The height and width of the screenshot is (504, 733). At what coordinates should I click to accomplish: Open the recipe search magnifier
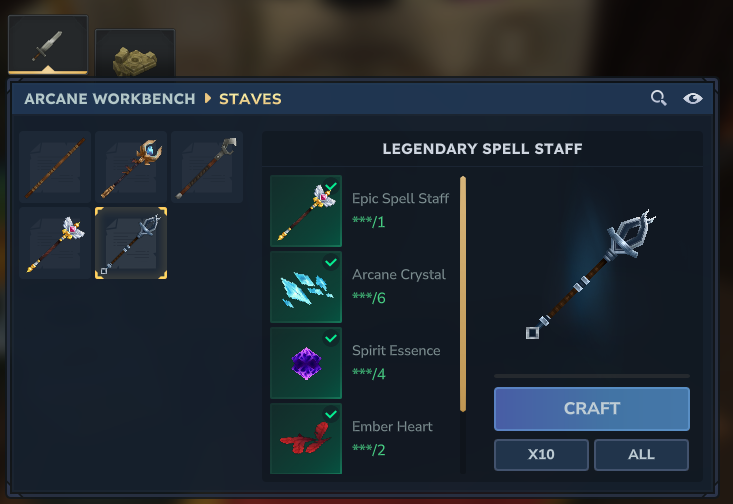coord(658,98)
